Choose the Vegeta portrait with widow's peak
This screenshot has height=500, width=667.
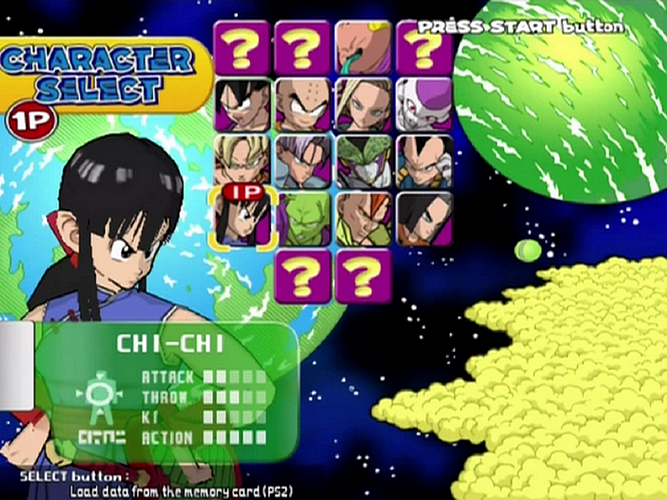point(424,161)
